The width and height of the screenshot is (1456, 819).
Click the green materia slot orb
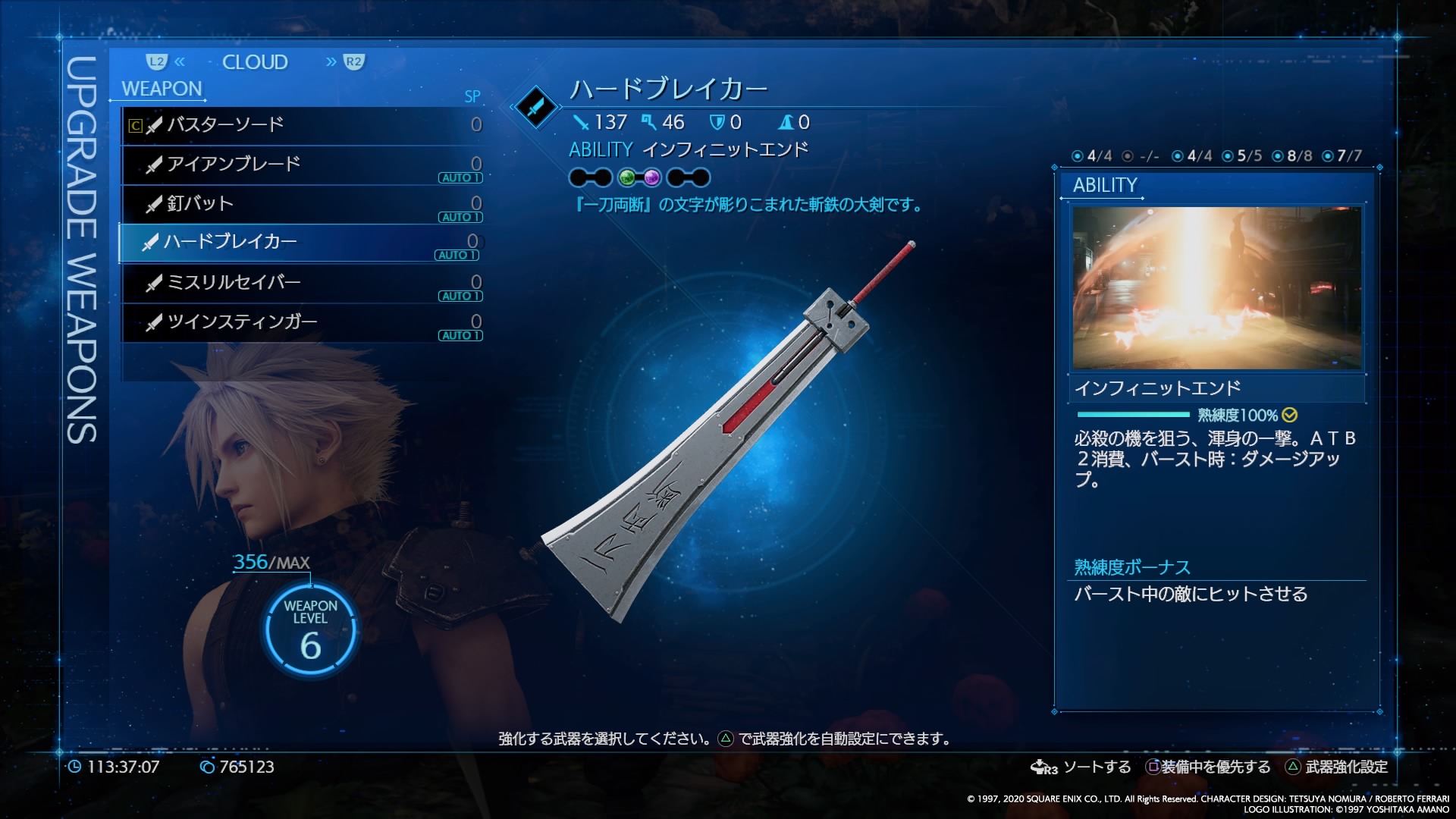click(627, 178)
